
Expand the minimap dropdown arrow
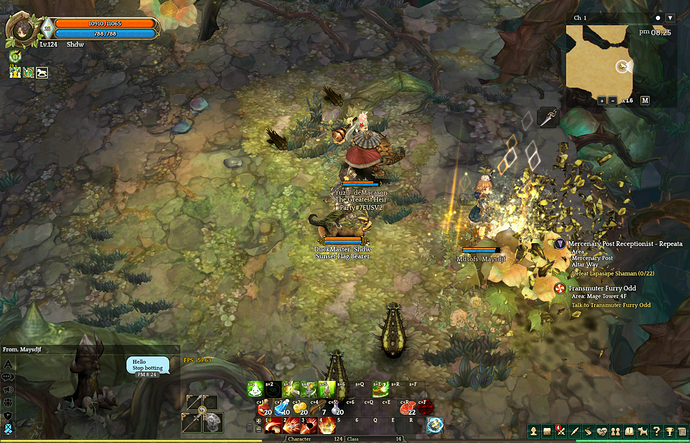click(670, 18)
